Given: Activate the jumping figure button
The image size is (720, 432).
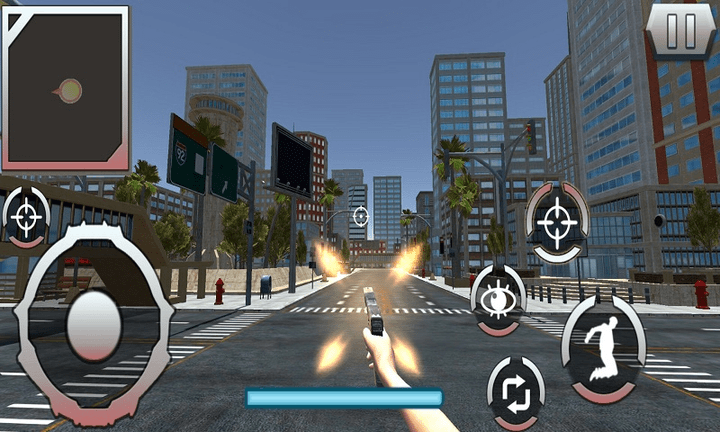Looking at the screenshot, I should coord(602,346).
